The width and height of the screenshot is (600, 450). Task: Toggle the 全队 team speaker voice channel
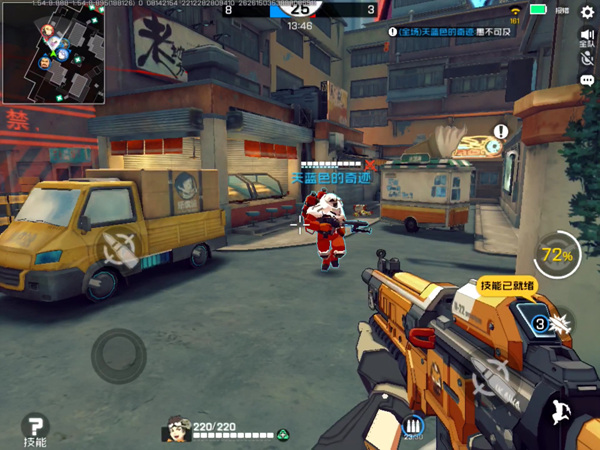[587, 38]
